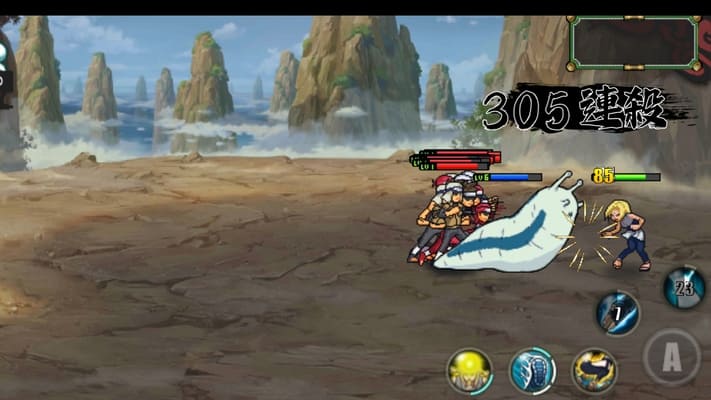Use the blue slug summon skill
Image resolution: width=711 pixels, height=400 pixels.
click(532, 371)
